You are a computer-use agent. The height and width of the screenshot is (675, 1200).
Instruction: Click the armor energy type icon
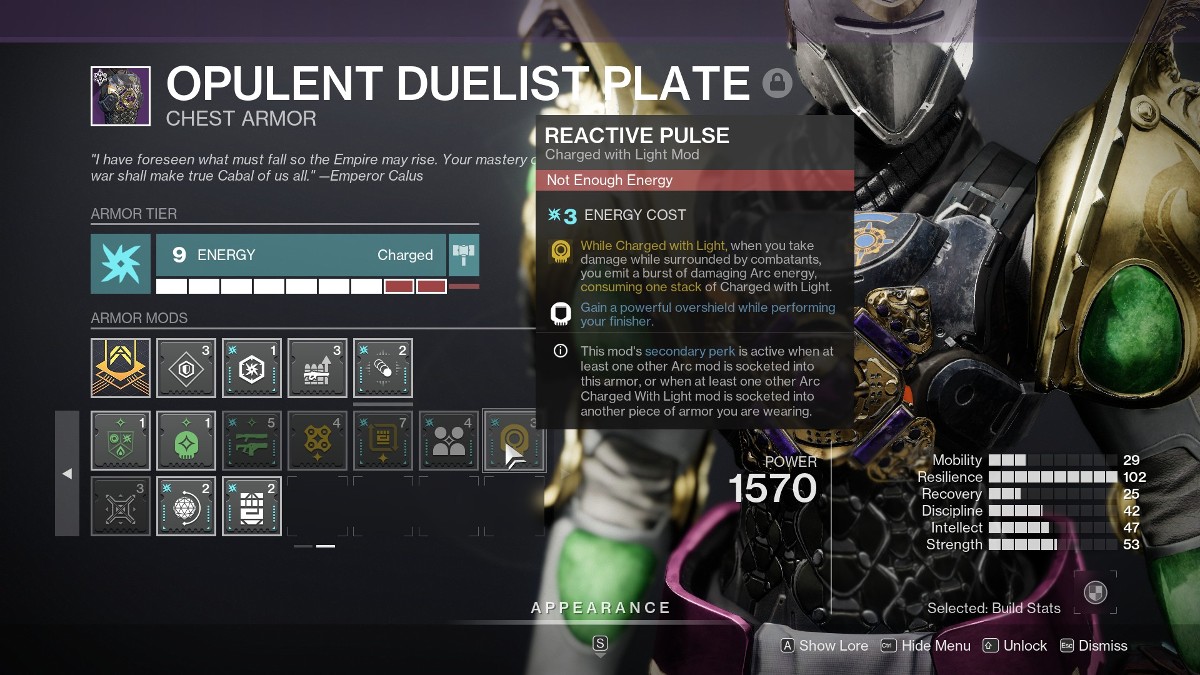[x=121, y=264]
